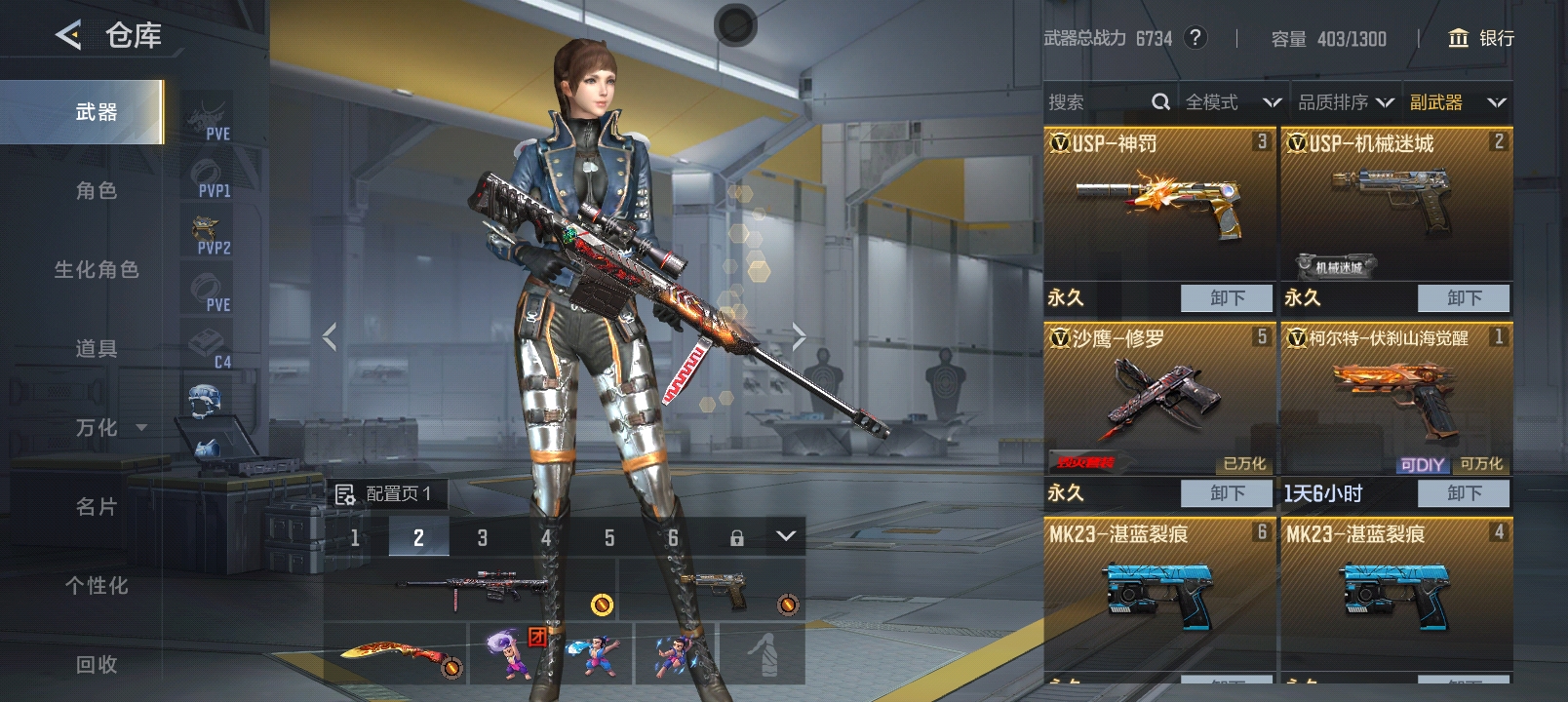Image resolution: width=1568 pixels, height=702 pixels.
Task: Open the 品质排序 sorting dropdown
Action: point(1345,102)
